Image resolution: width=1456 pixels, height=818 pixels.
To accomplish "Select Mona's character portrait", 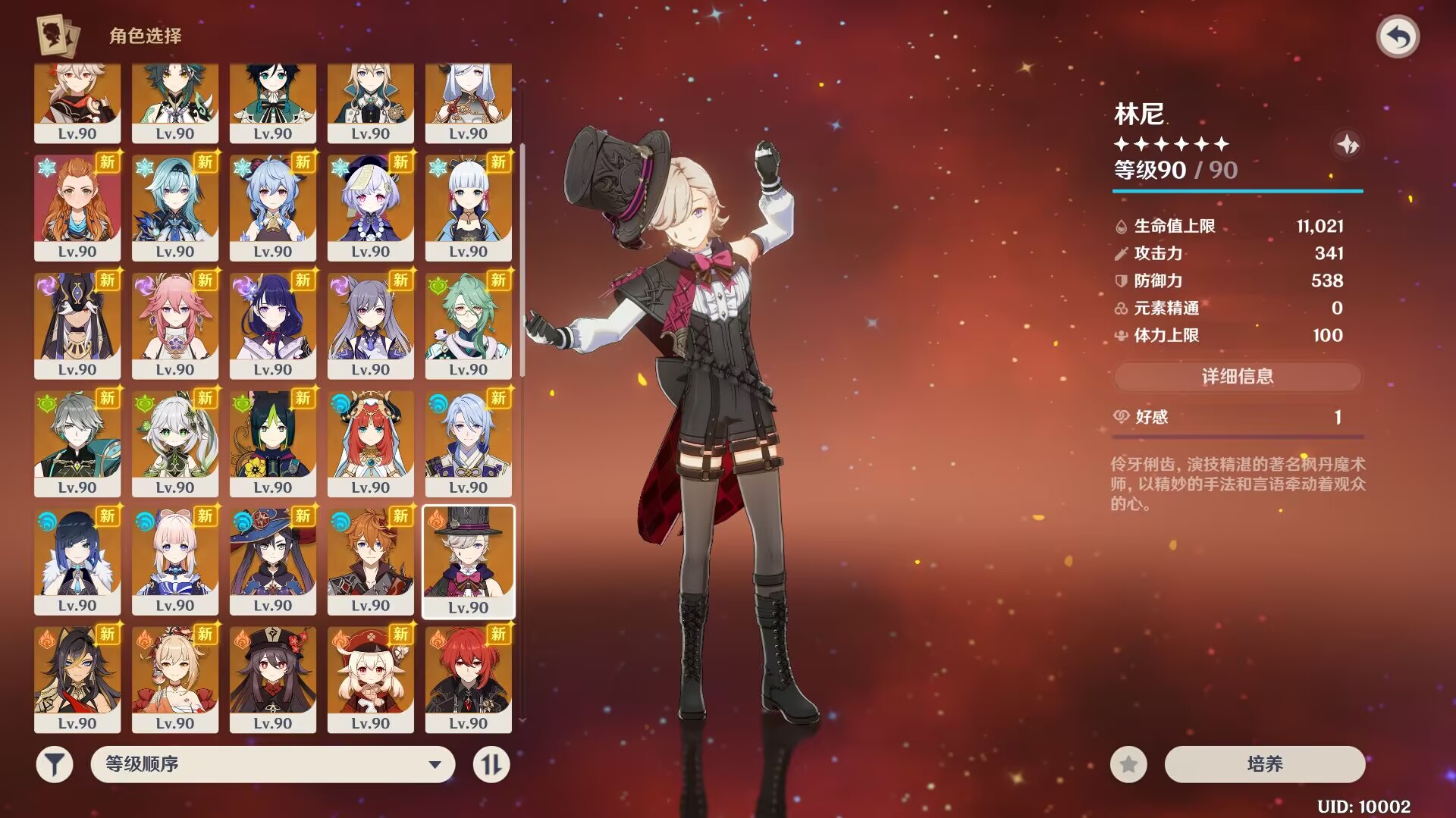I will [272, 561].
